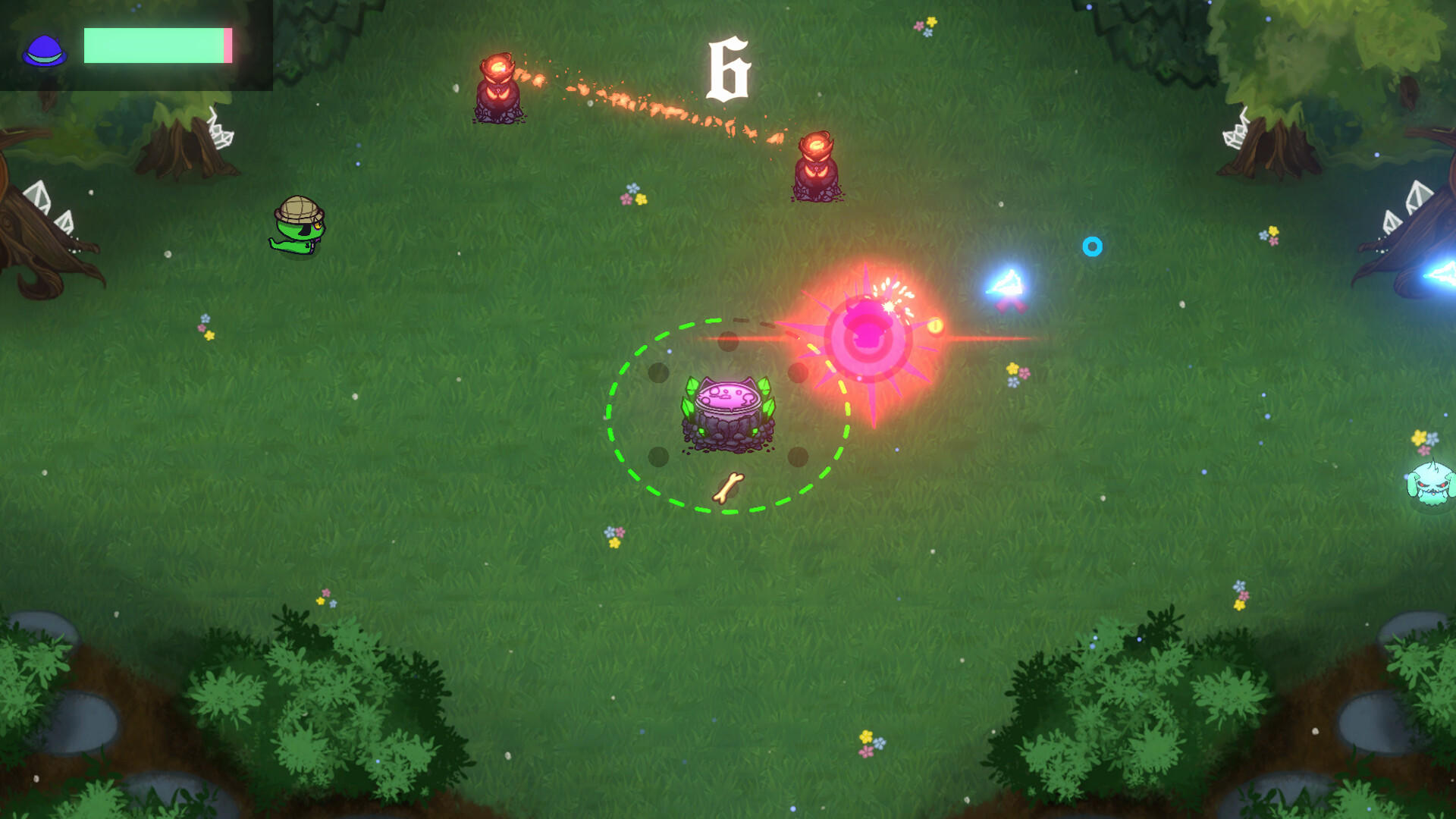Click the upper-left fiery totem enemy
The image size is (1456, 819).
coord(498,87)
